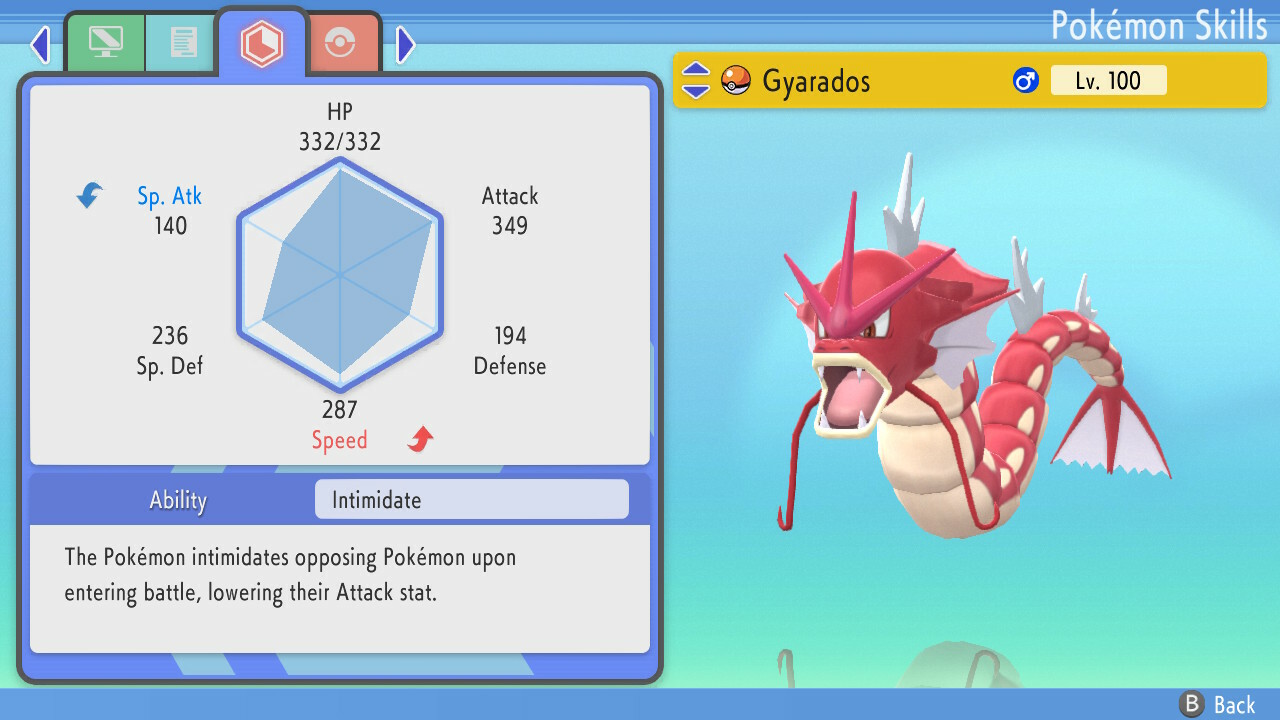Select the Gyarados name header
Screen dimensions: 1280x720
pyautogui.click(x=818, y=81)
